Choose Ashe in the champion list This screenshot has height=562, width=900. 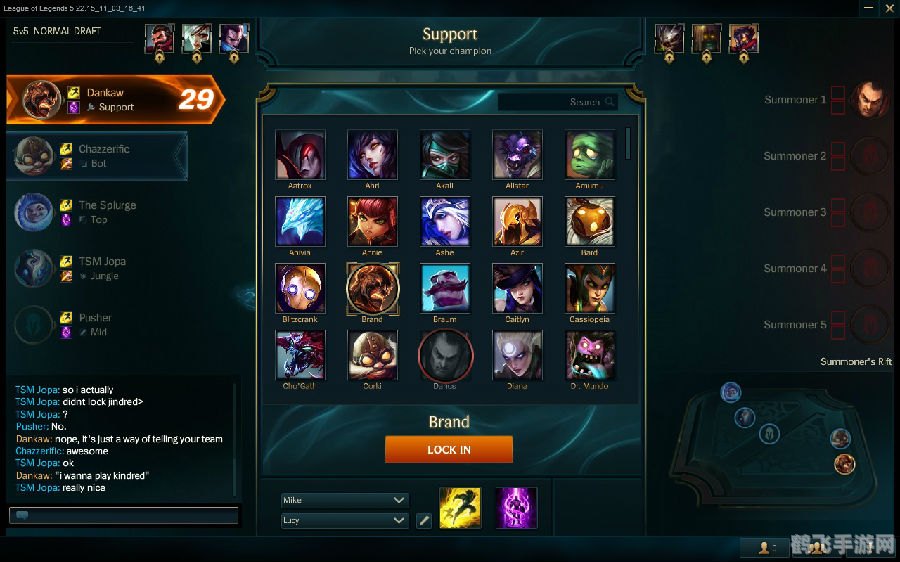(x=445, y=222)
